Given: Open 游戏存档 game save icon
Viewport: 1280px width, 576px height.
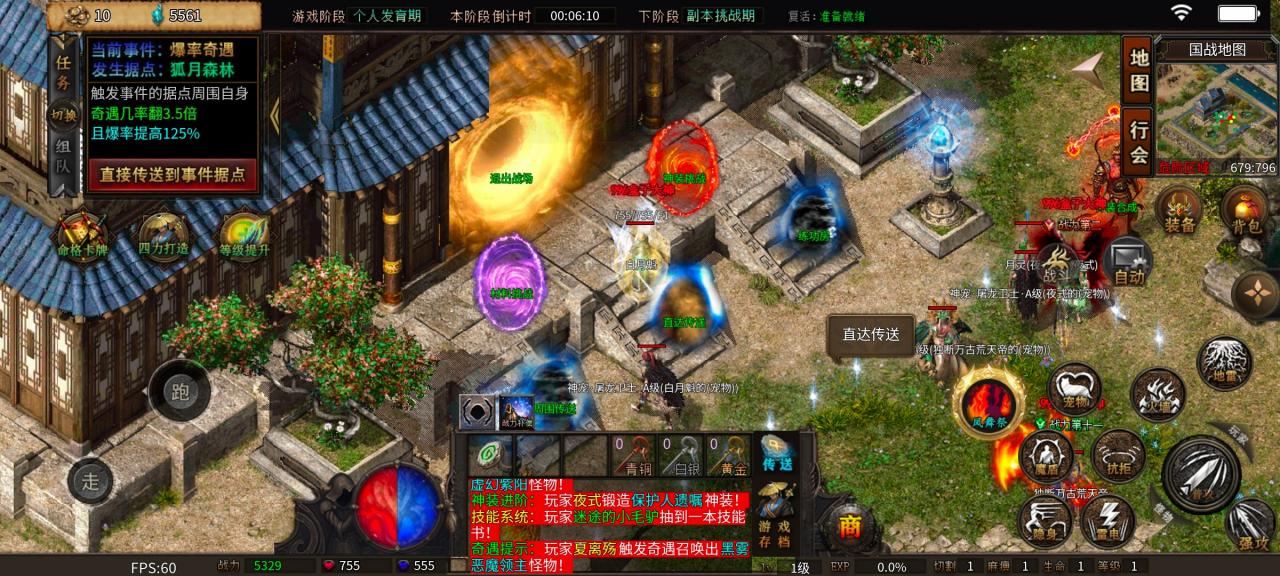Looking at the screenshot, I should pyautogui.click(x=777, y=512).
